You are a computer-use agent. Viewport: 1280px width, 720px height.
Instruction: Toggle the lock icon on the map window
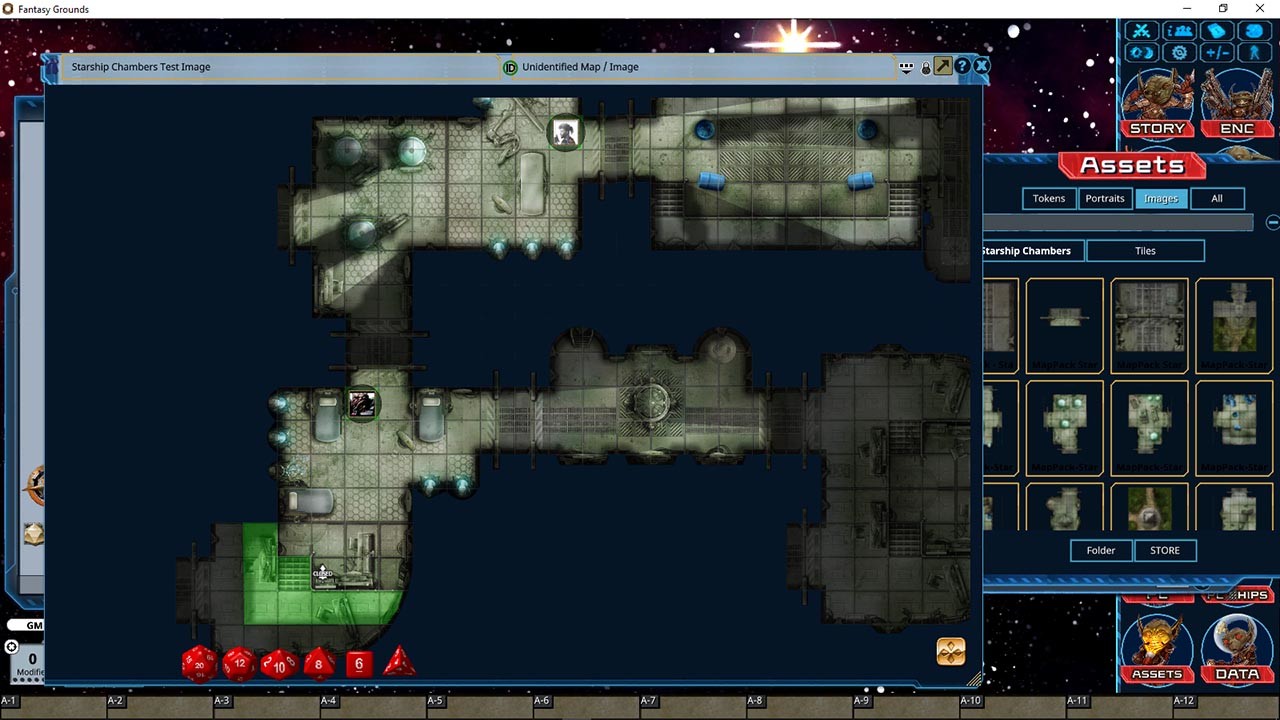pos(924,67)
